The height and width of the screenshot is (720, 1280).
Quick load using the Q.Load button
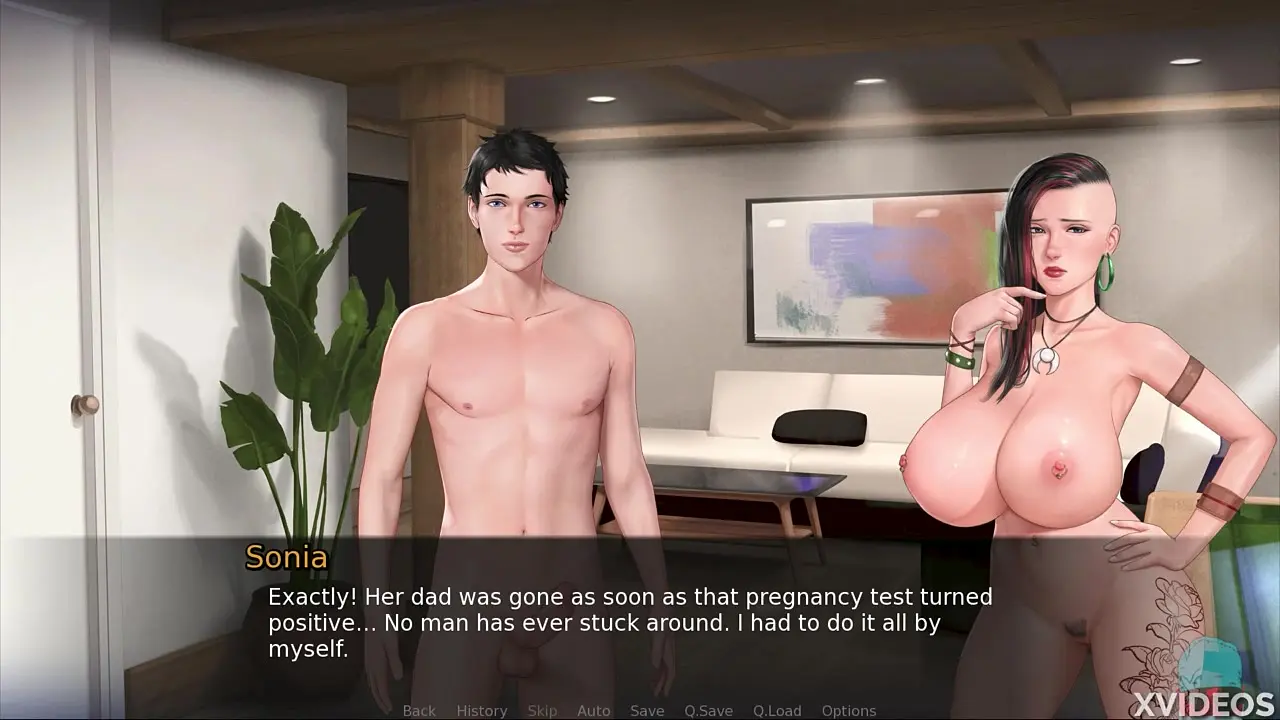[x=777, y=711]
